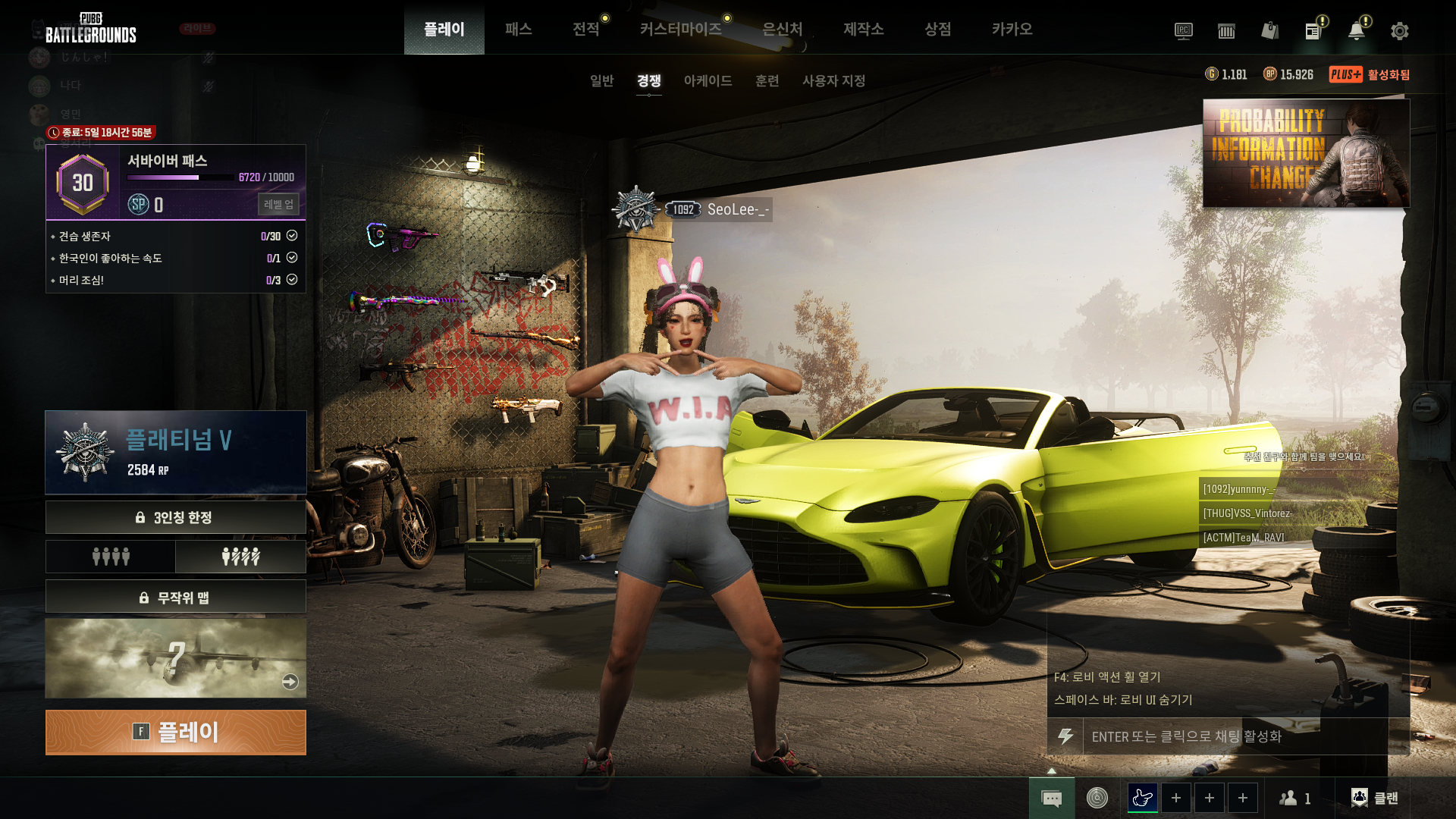The height and width of the screenshot is (819, 1456).
Task: Choose the 훈련 training mode
Action: (767, 80)
